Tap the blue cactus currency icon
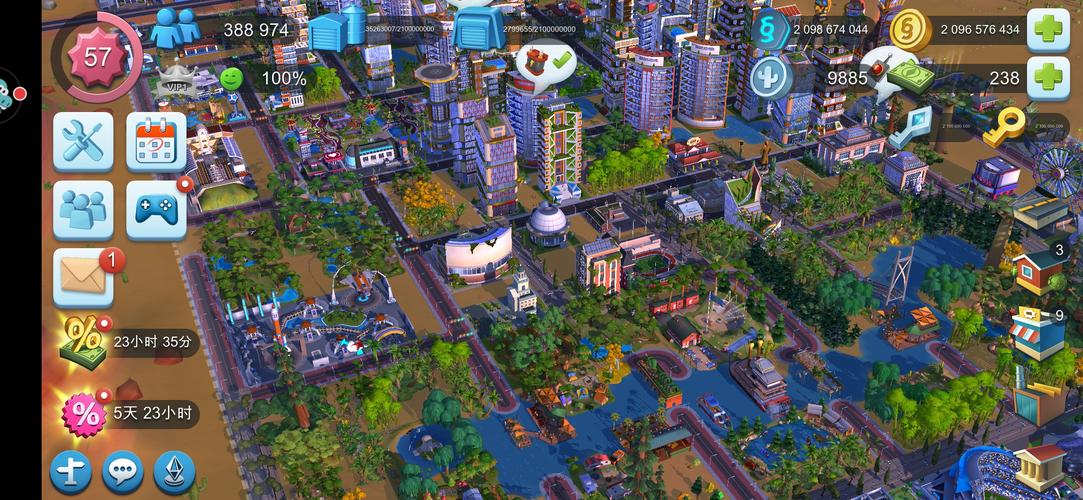1083x500 pixels. 770,77
